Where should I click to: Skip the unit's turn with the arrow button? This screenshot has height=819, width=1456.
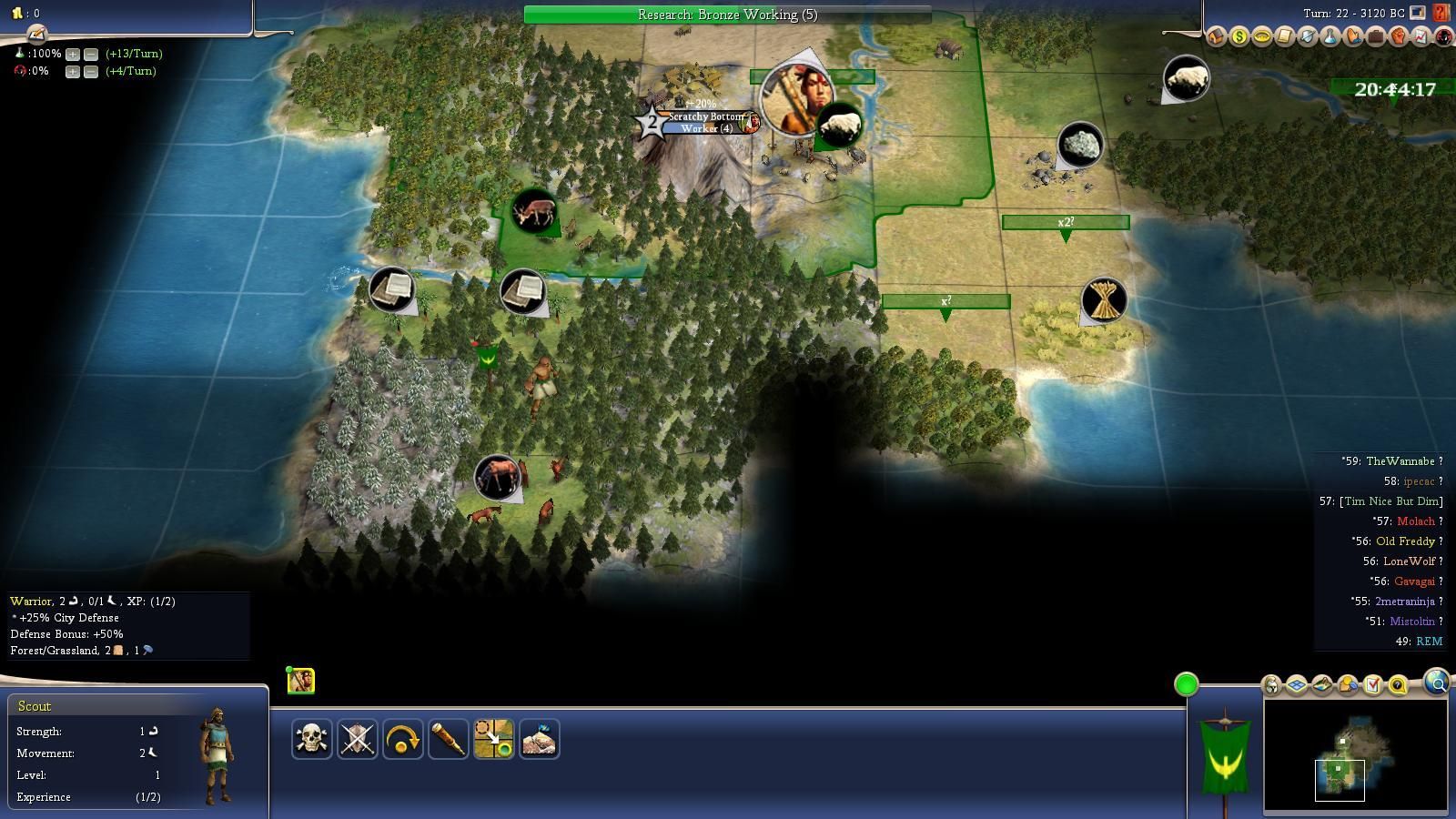[x=402, y=739]
